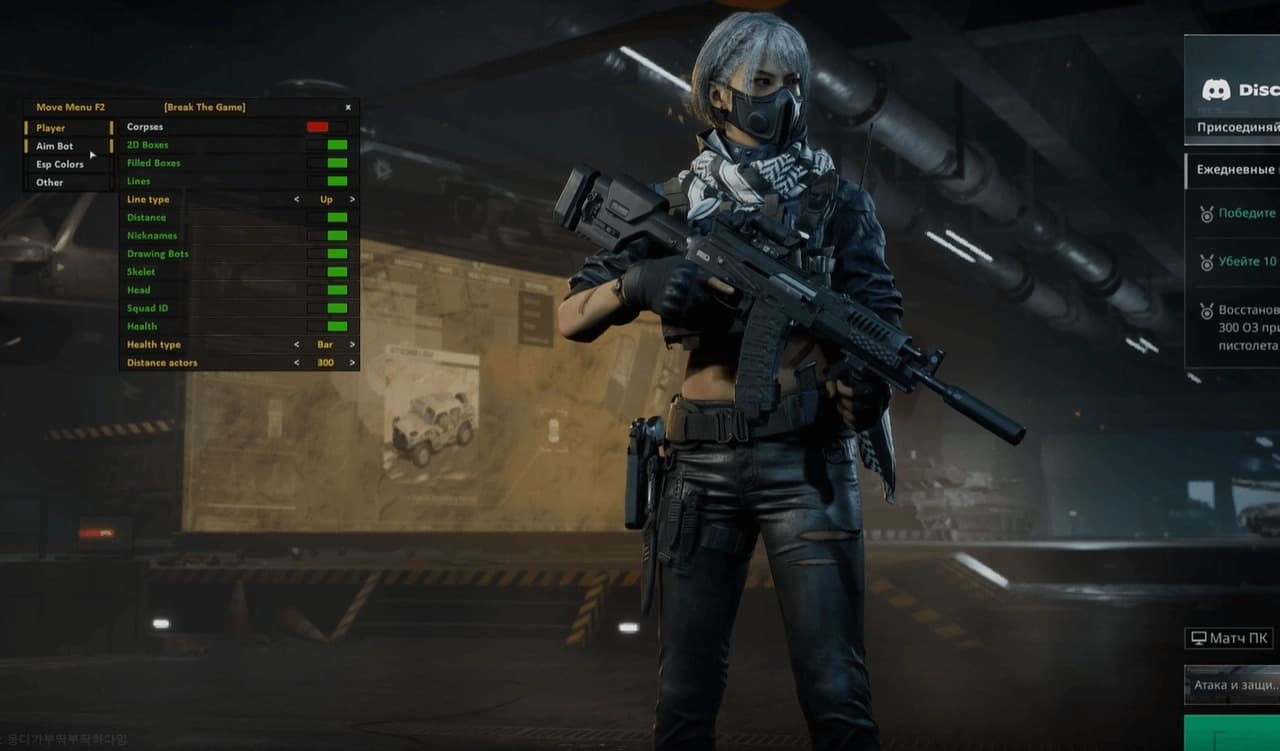This screenshot has height=751, width=1280.
Task: Select the Player tab
Action: [51, 128]
